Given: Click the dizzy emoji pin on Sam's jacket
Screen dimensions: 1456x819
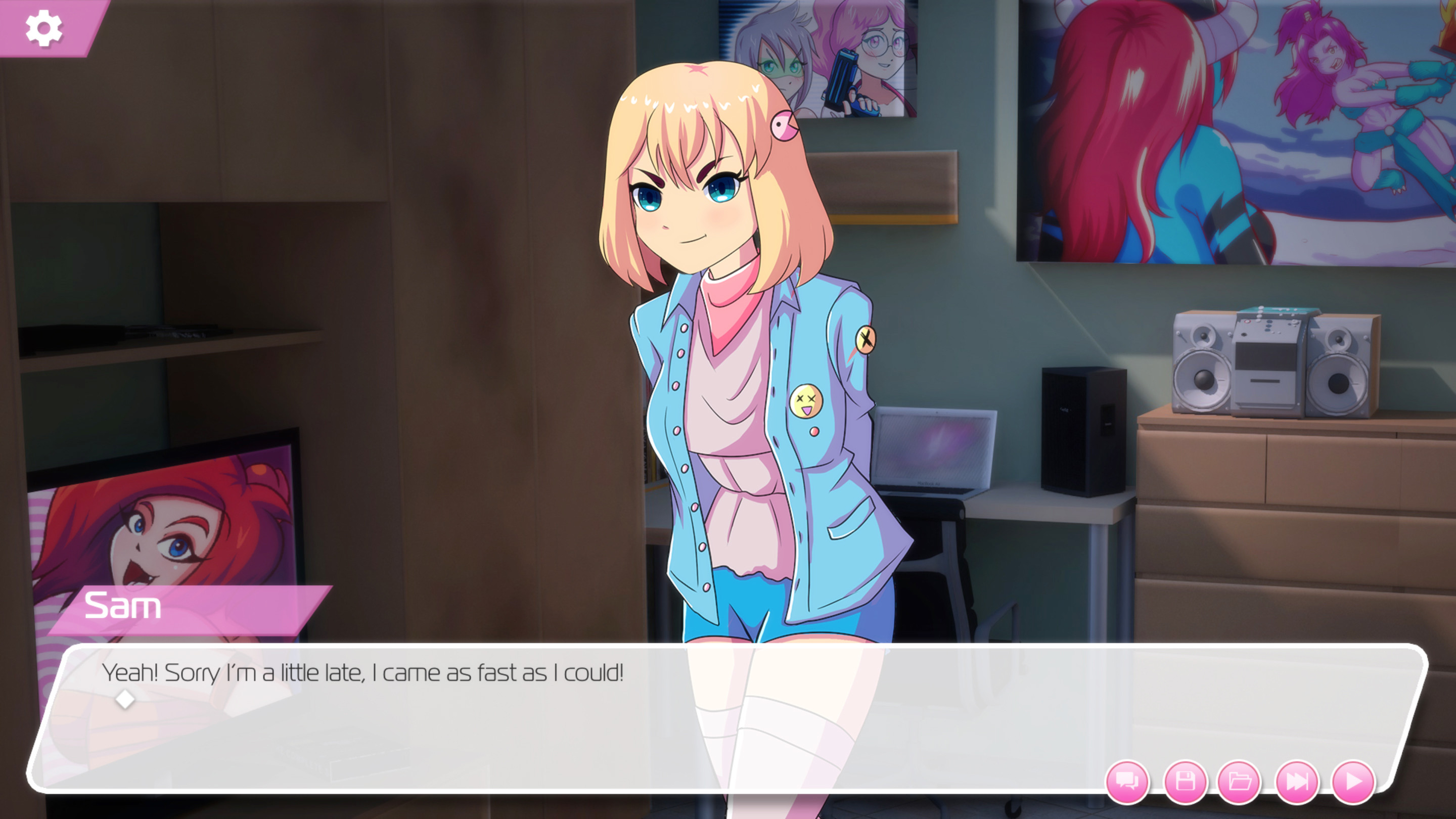Looking at the screenshot, I should (x=809, y=401).
